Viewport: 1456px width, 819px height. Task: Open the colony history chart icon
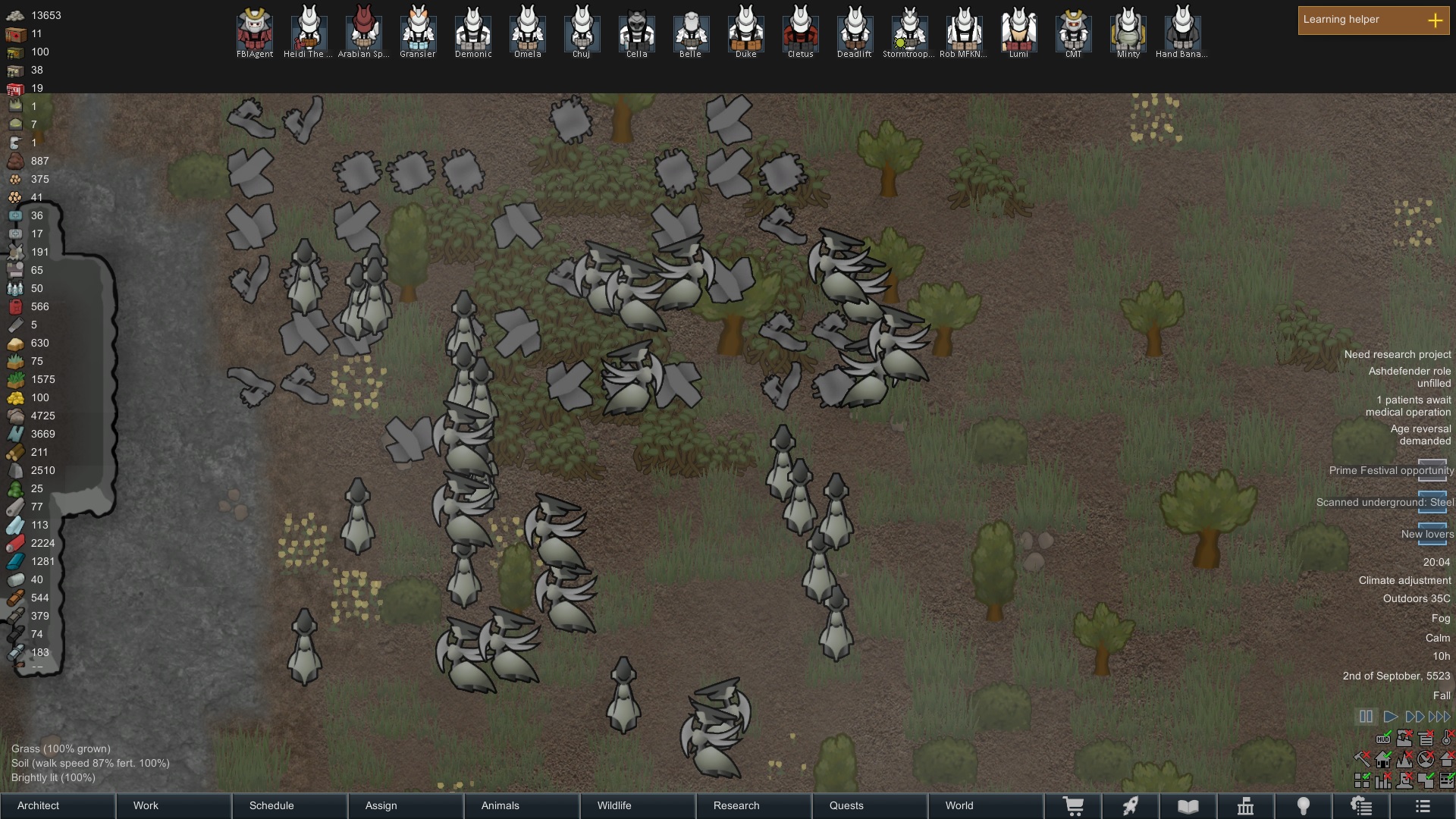click(1247, 805)
